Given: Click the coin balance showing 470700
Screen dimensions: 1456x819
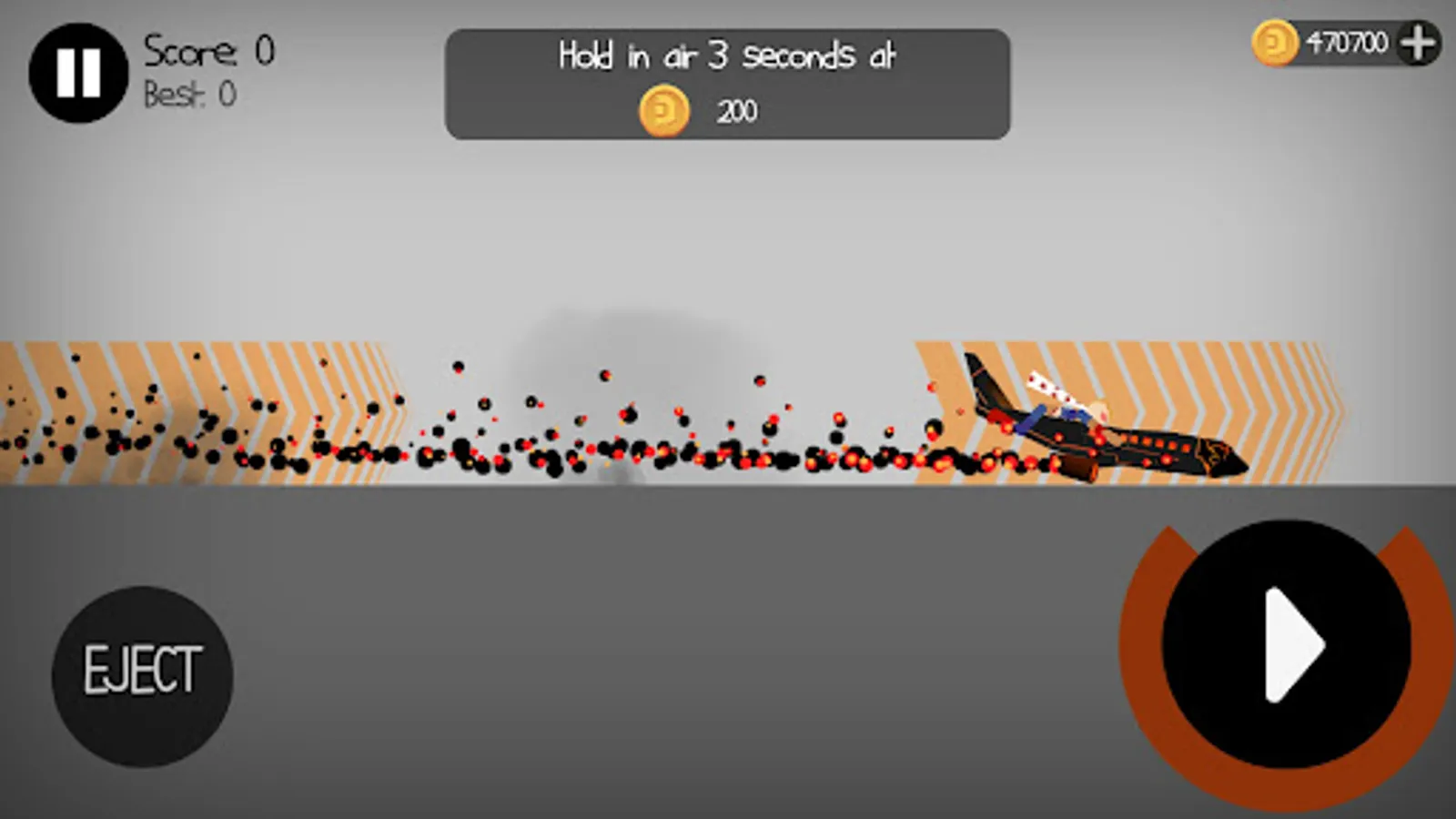Looking at the screenshot, I should point(1348,39).
